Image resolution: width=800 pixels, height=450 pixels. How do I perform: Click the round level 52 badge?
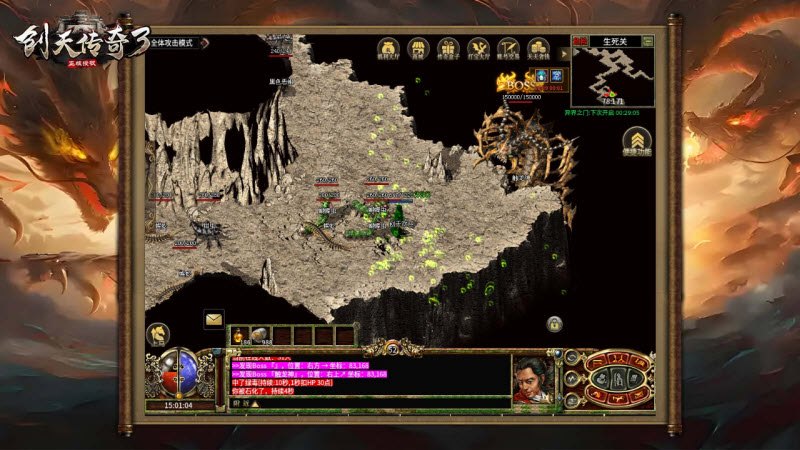point(393,348)
